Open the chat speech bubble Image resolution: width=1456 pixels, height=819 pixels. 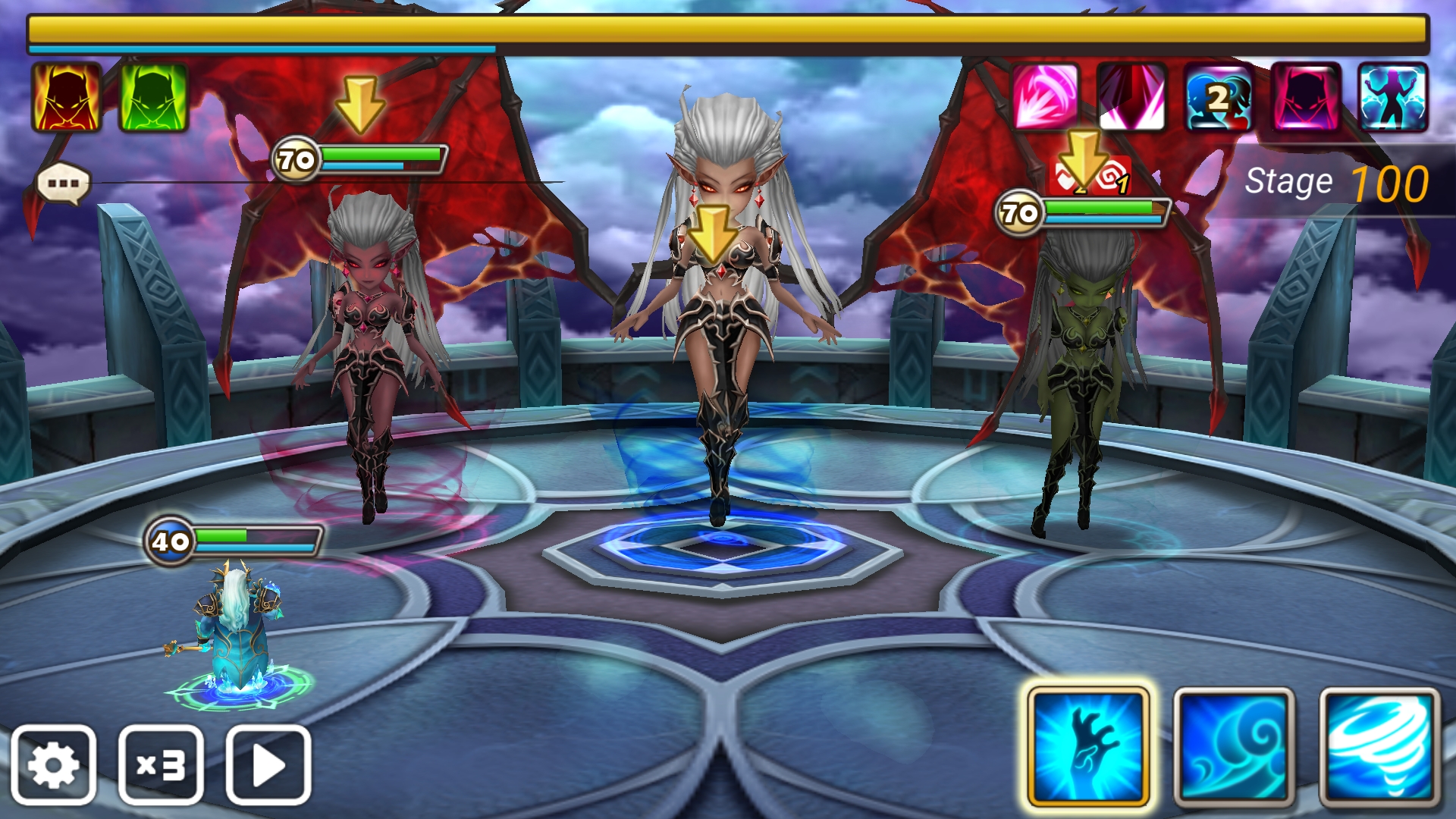coord(64,184)
